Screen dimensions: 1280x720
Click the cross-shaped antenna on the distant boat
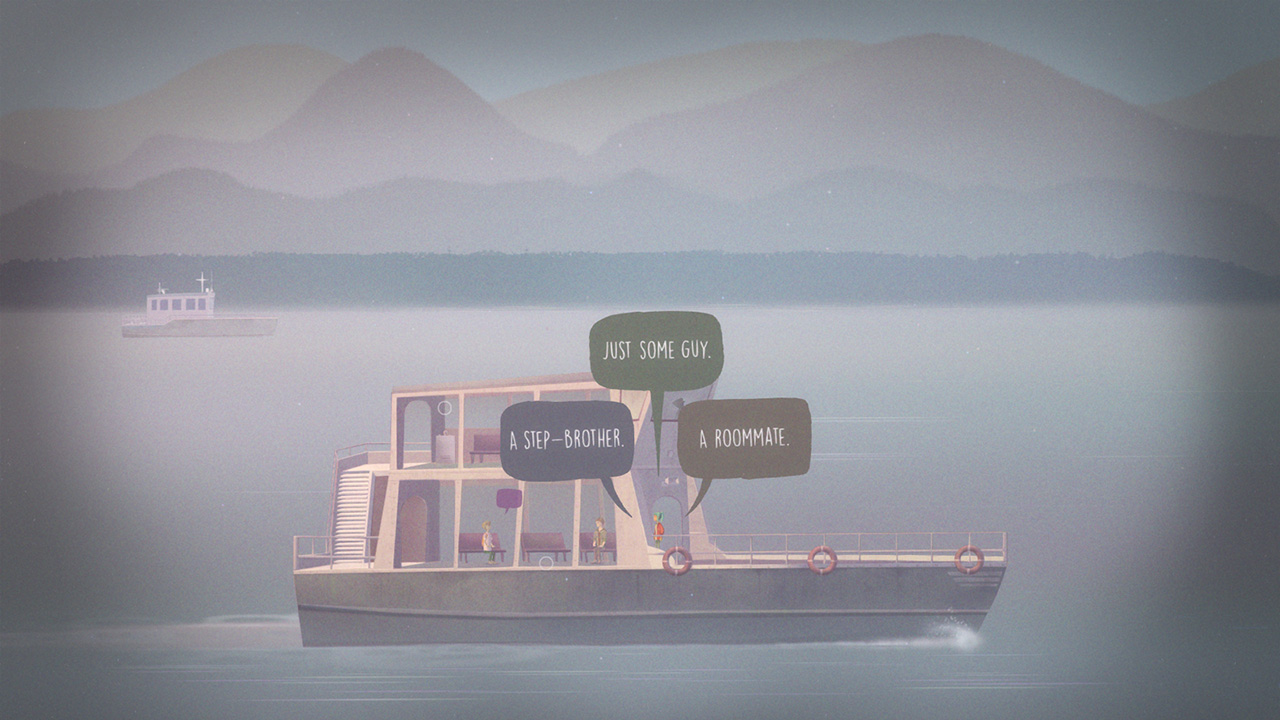click(201, 278)
